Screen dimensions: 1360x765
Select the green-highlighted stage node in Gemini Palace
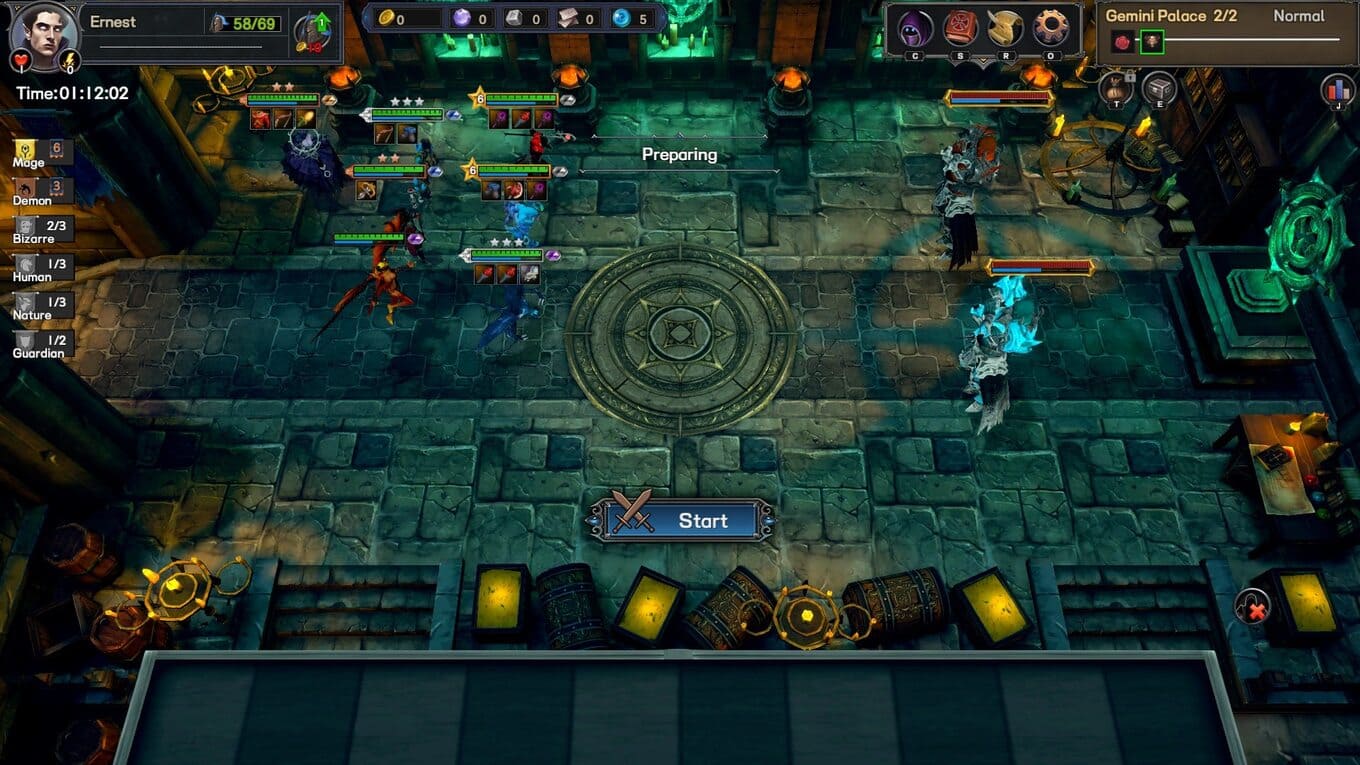[x=1152, y=42]
